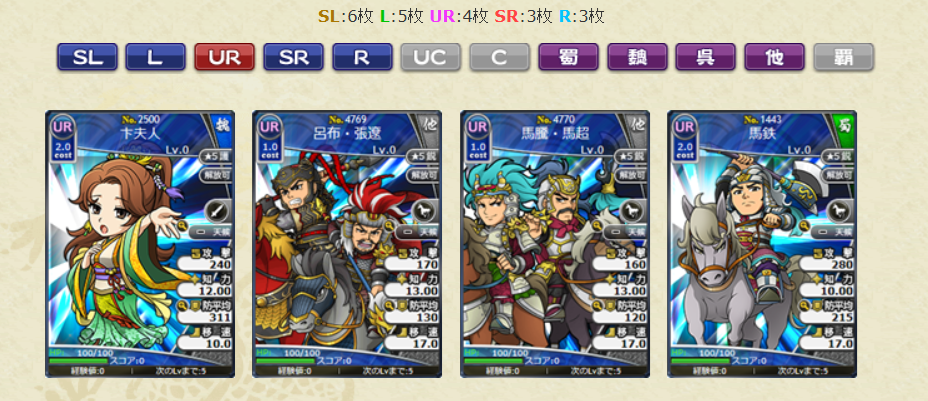Image resolution: width=928 pixels, height=401 pixels.
Task: Toggle the SL rarity filter
Action: click(x=86, y=57)
